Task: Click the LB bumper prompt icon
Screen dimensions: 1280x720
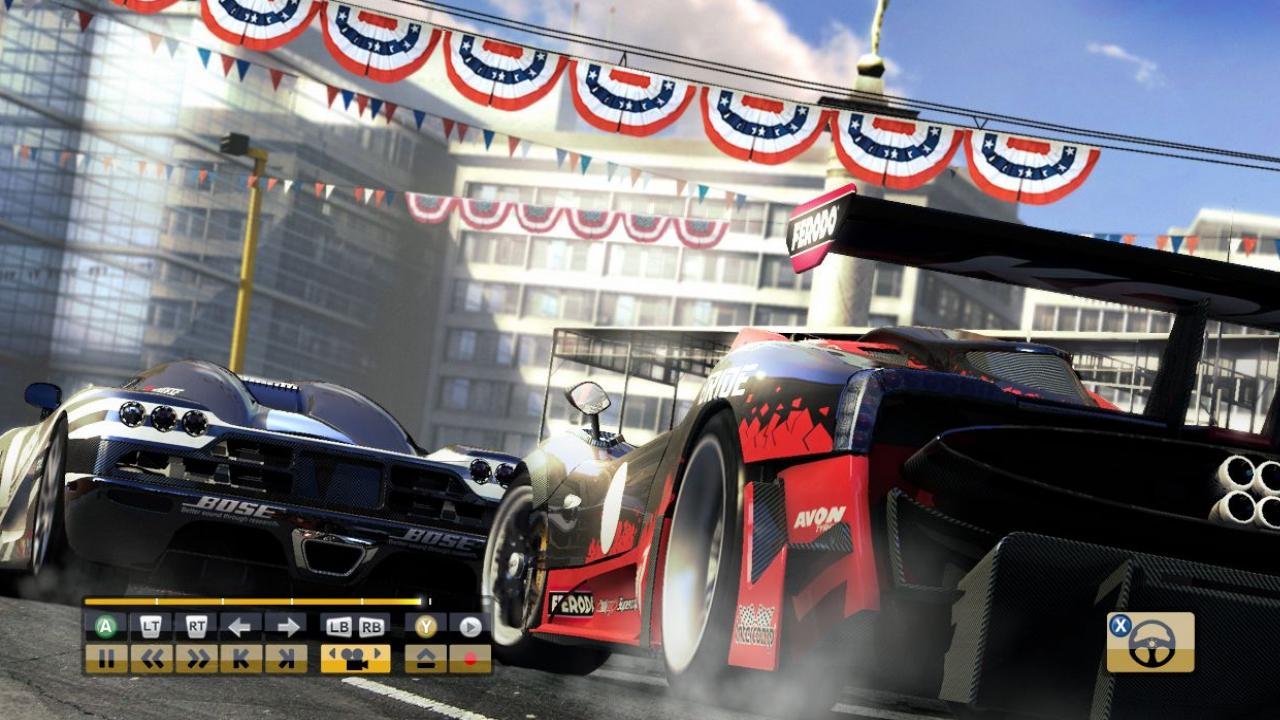Action: [x=339, y=627]
